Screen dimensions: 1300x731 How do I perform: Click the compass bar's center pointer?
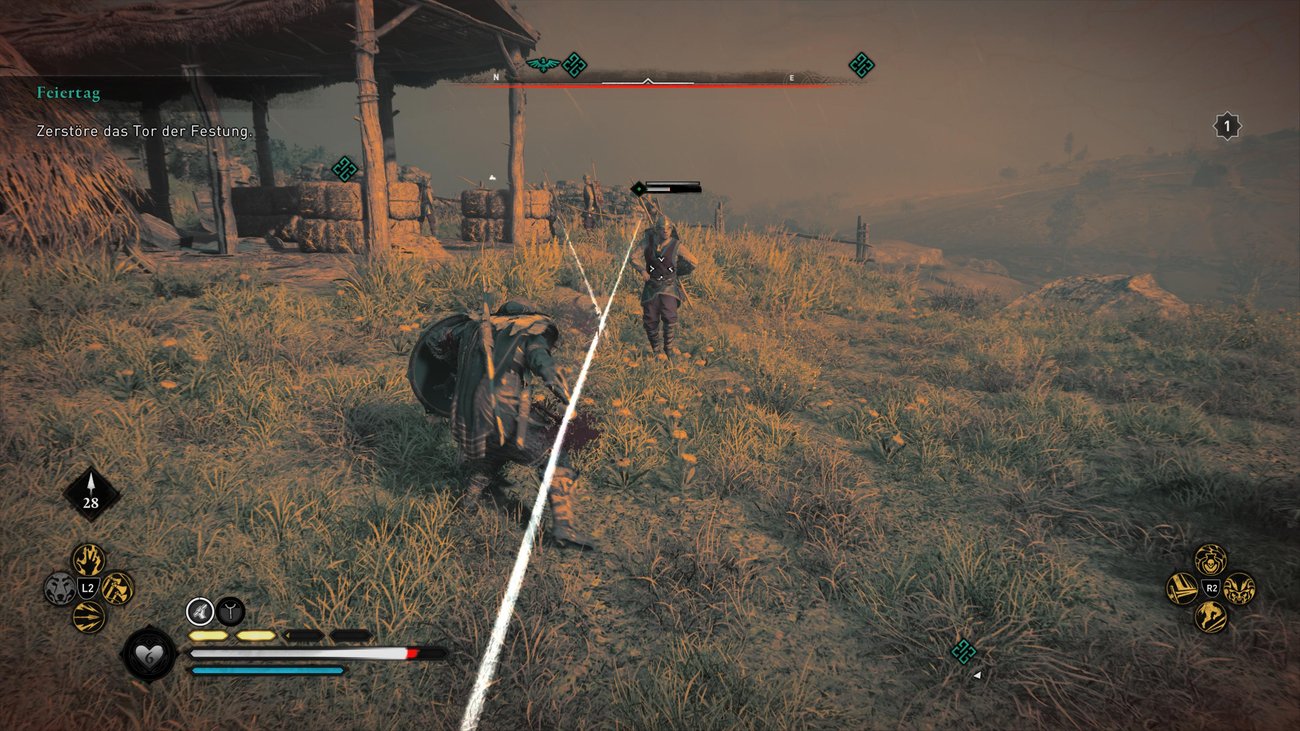click(x=648, y=80)
